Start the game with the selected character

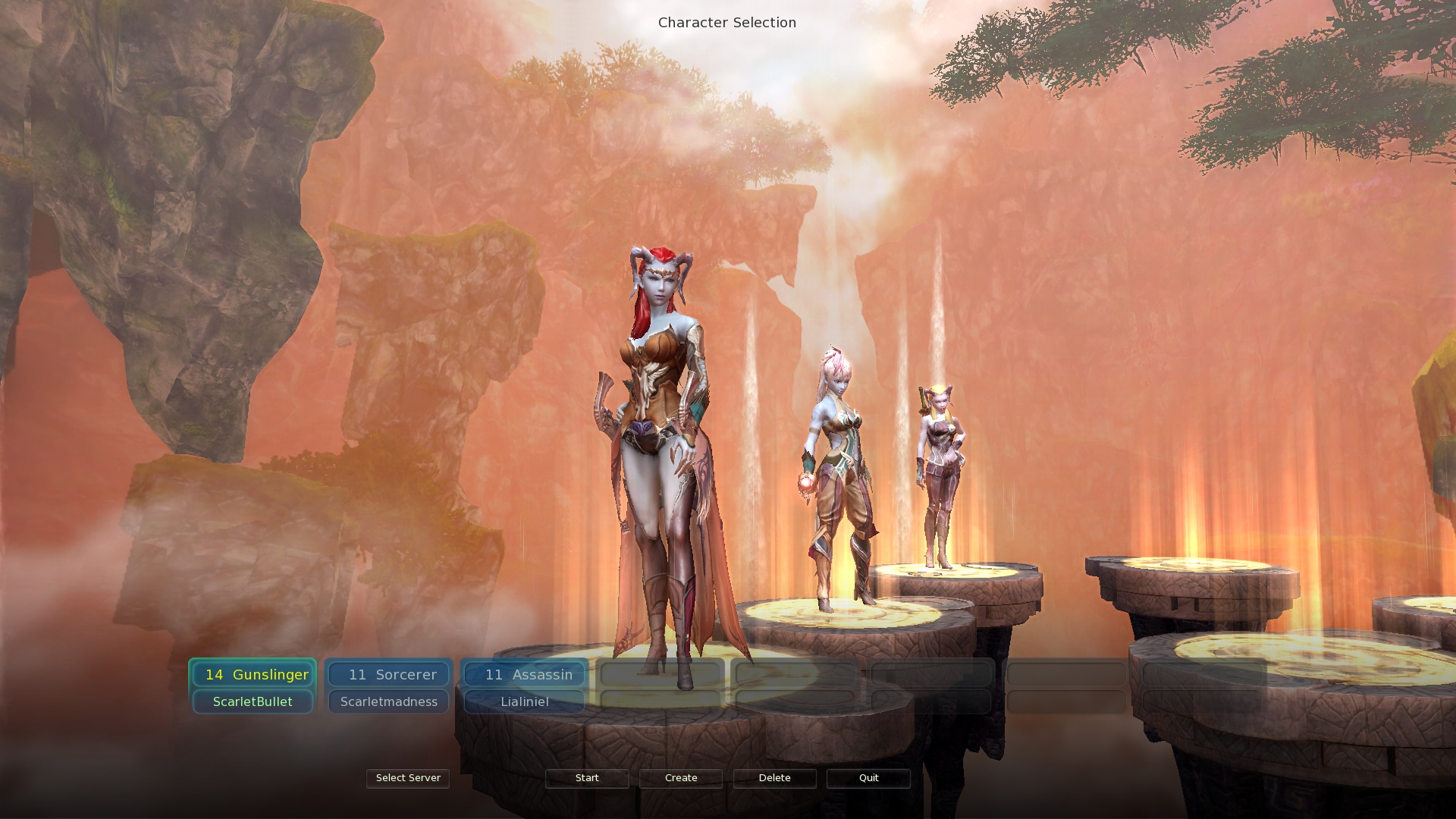[x=587, y=778]
